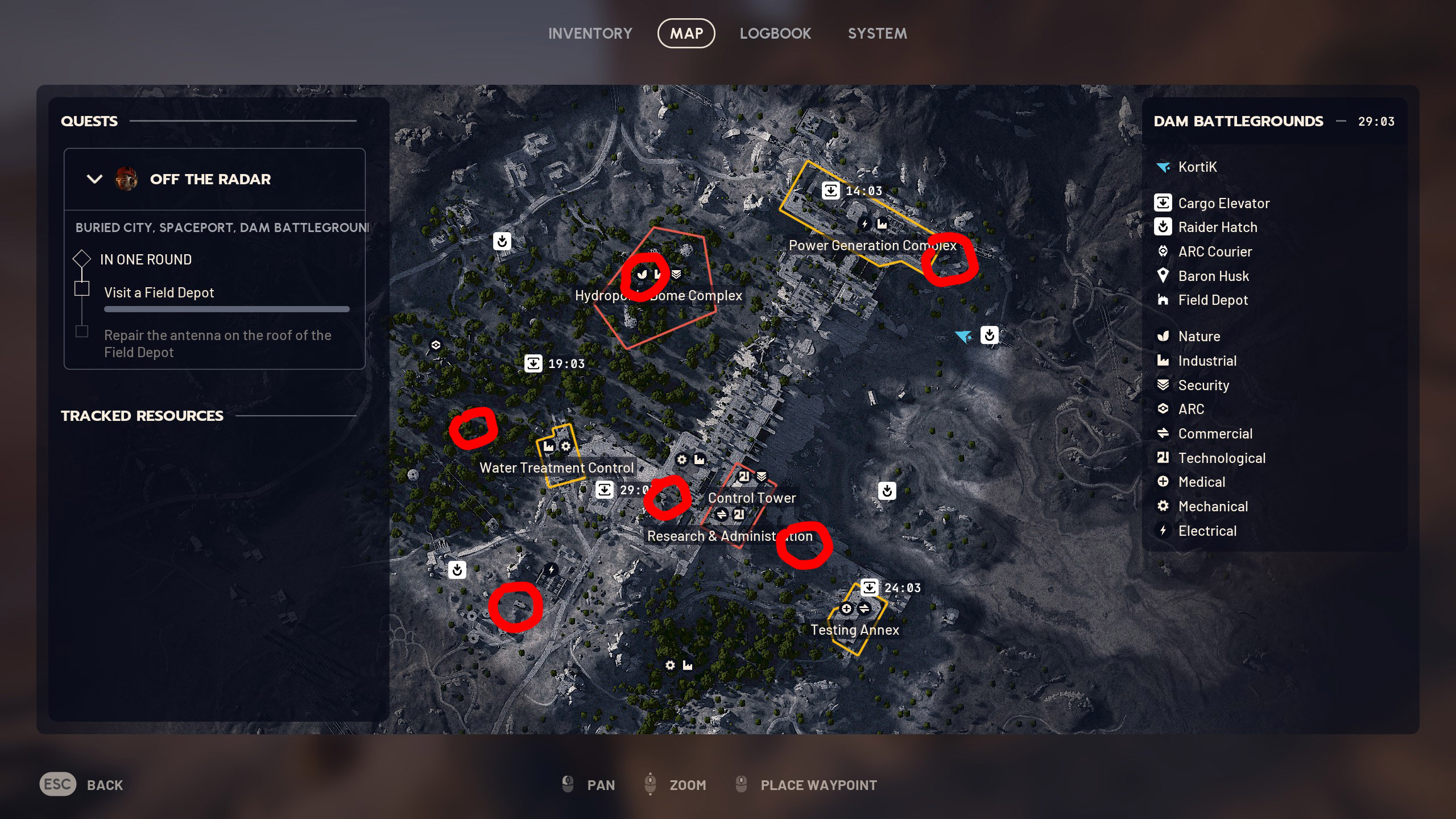Click the Visit a Field Depot progress bar

tap(226, 309)
